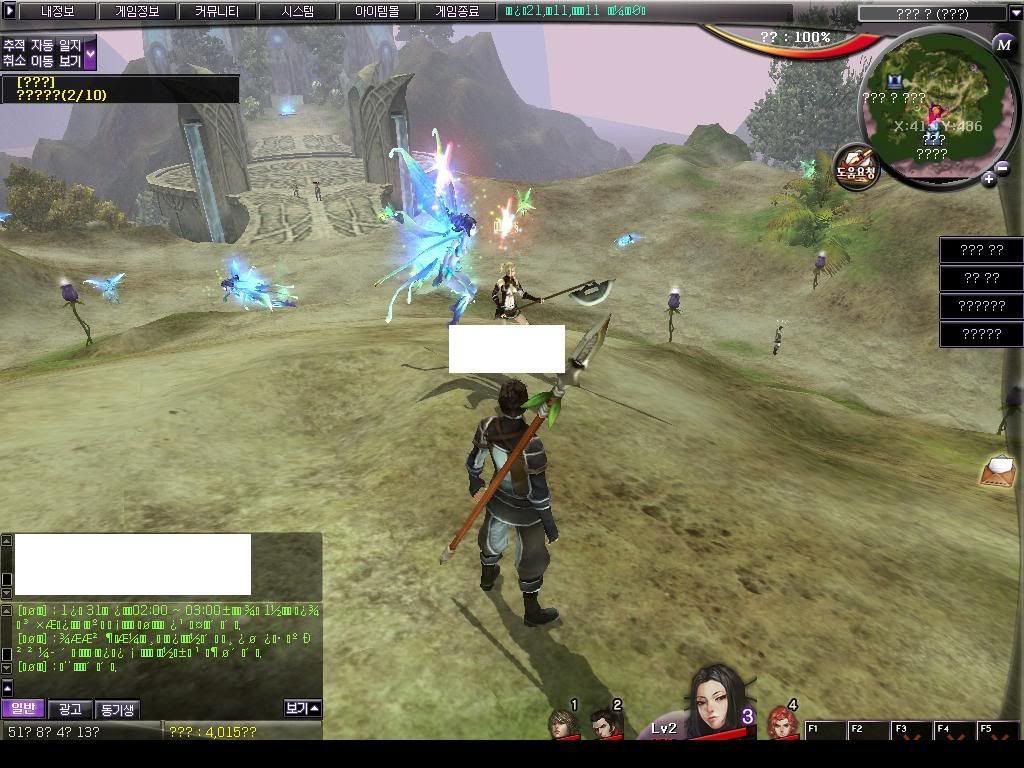1024x768 pixels.
Task: Open the 시스템 menu
Action: point(297,12)
